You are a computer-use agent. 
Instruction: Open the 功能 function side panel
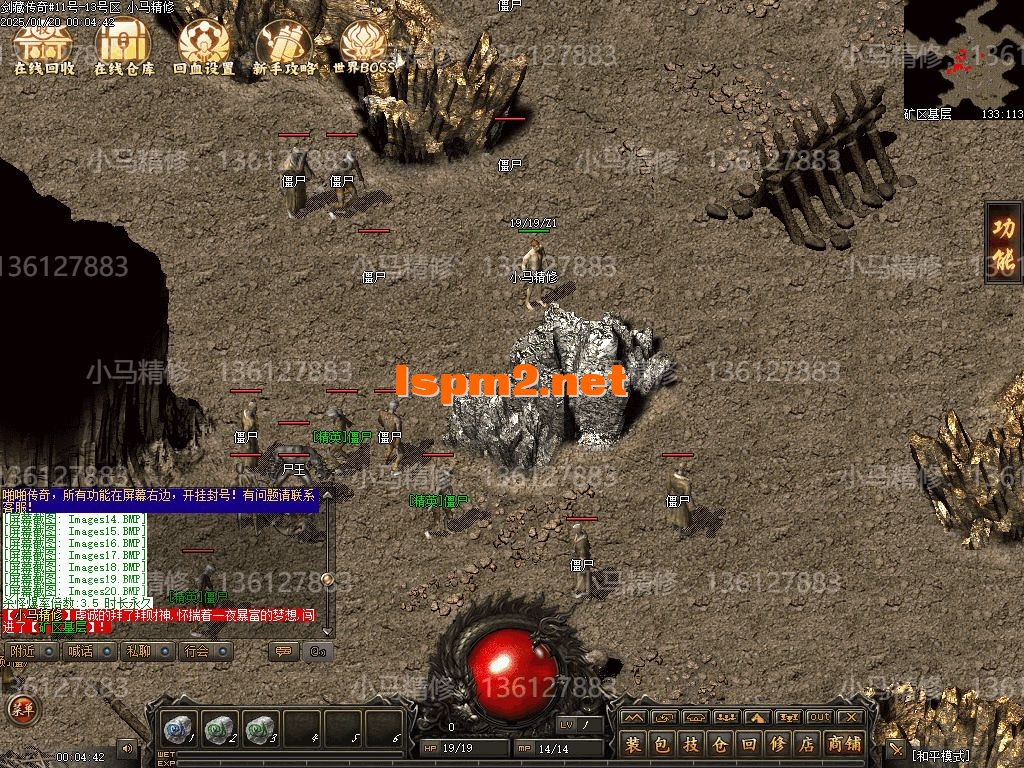[1003, 243]
